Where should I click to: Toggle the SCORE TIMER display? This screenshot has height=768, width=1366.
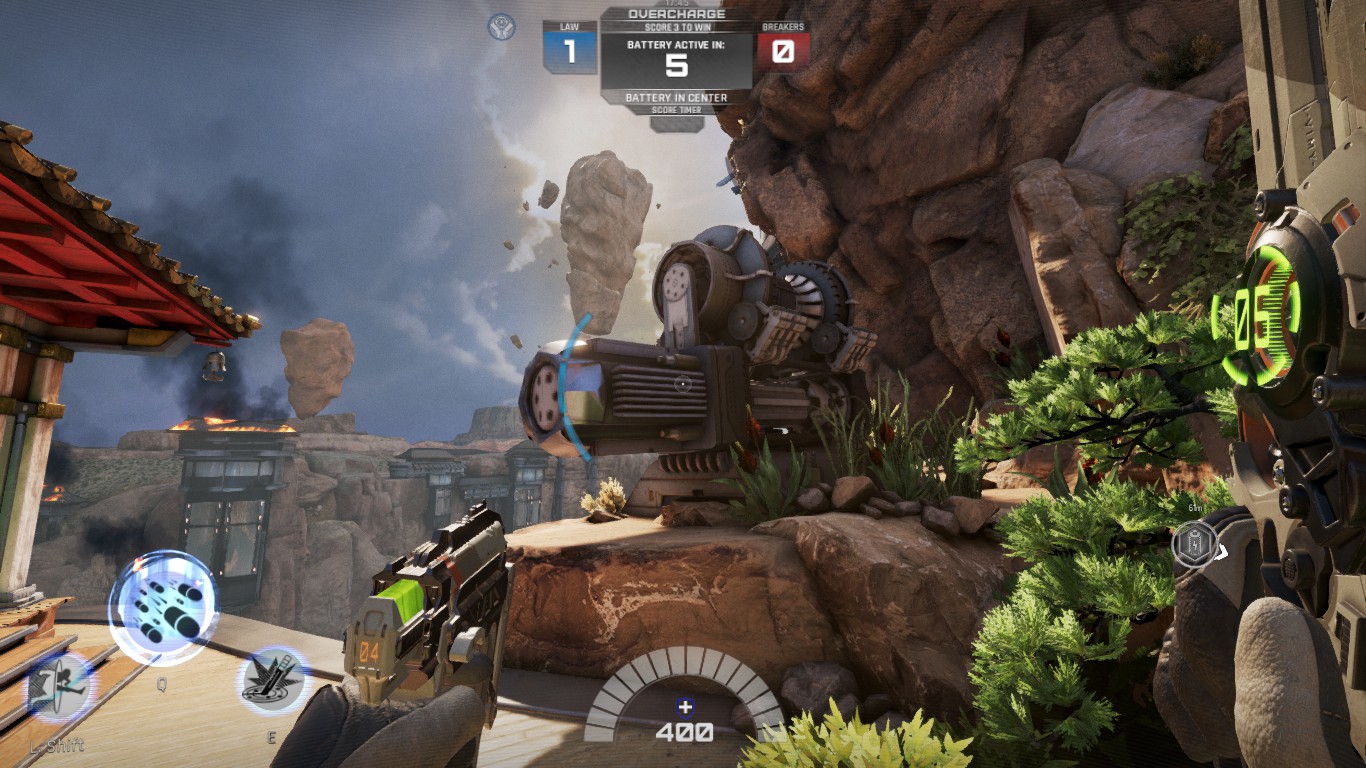click(678, 108)
